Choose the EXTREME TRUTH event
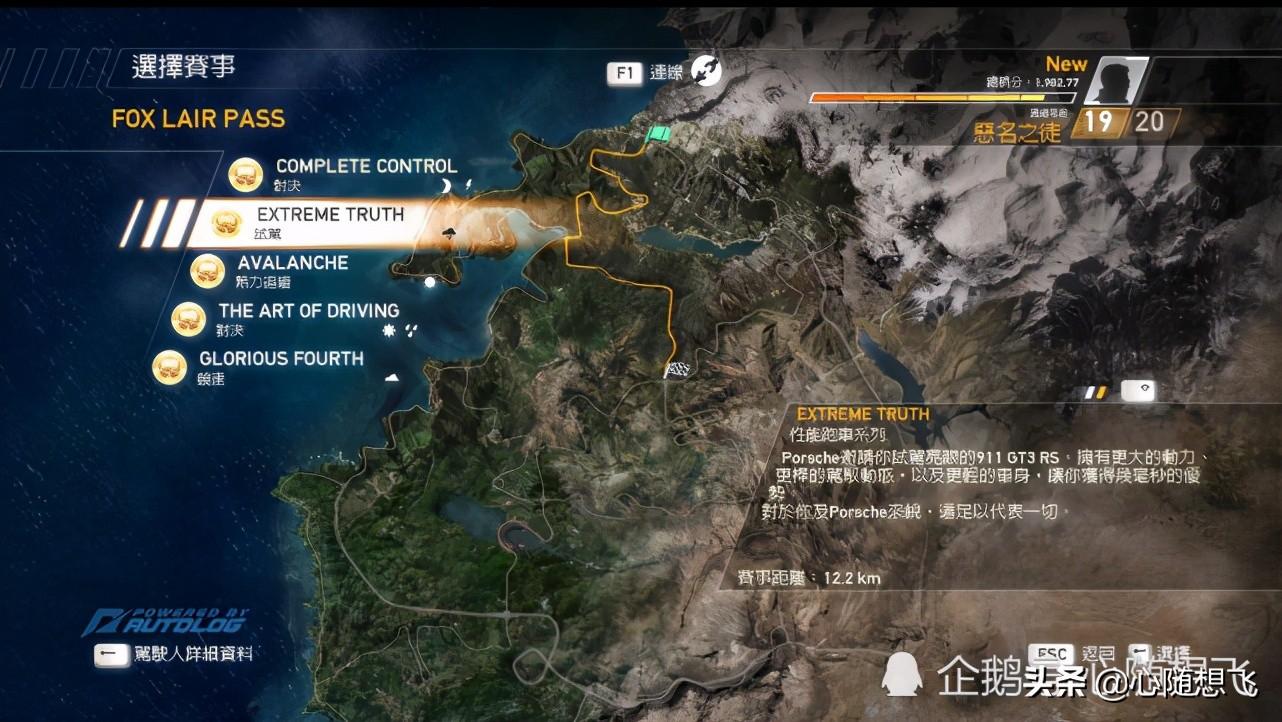Screen dimensions: 1282x722 pyautogui.click(x=329, y=215)
